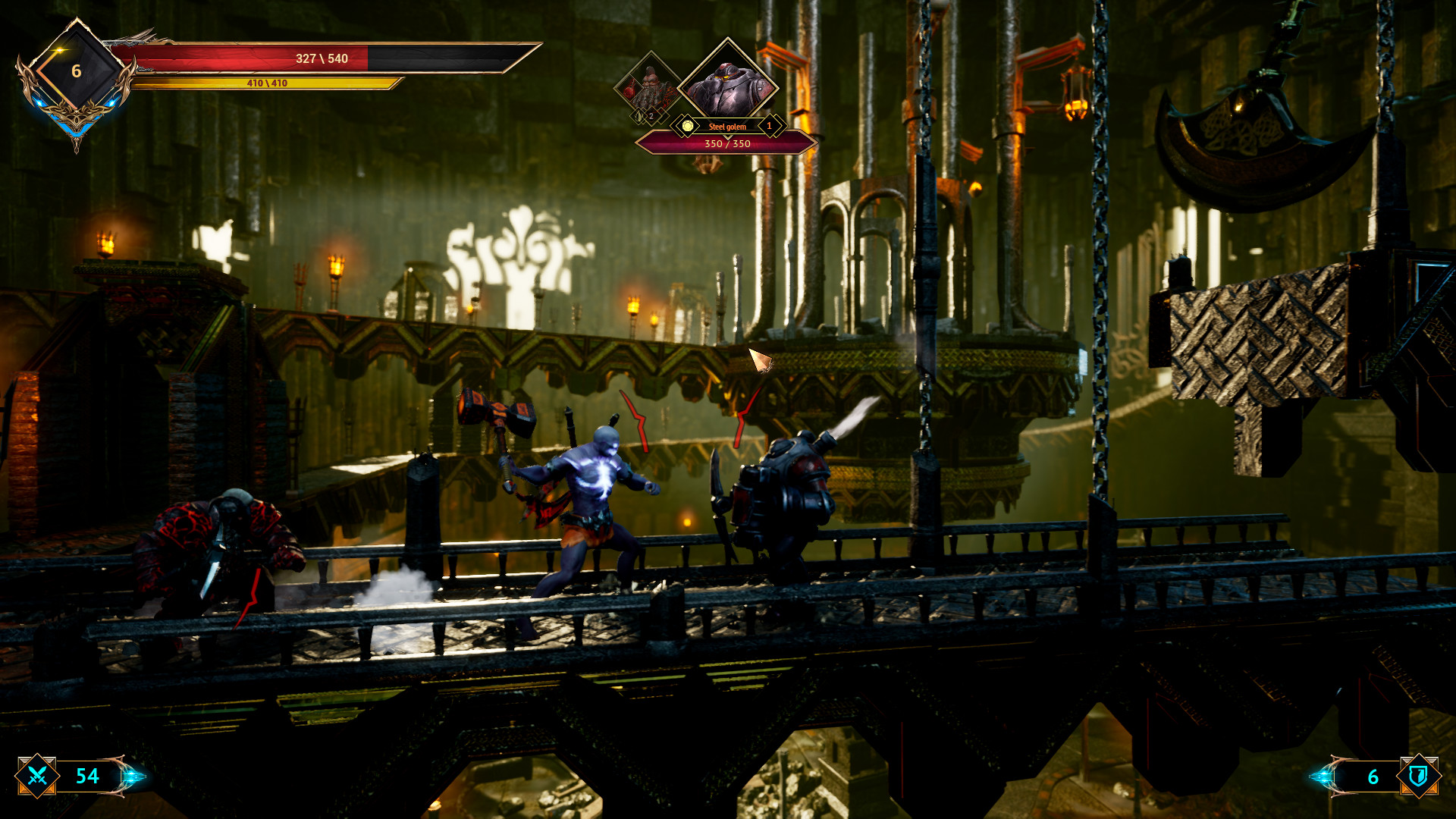The height and width of the screenshot is (819, 1456).
Task: Select the crossed swords attack icon
Action: 36,777
